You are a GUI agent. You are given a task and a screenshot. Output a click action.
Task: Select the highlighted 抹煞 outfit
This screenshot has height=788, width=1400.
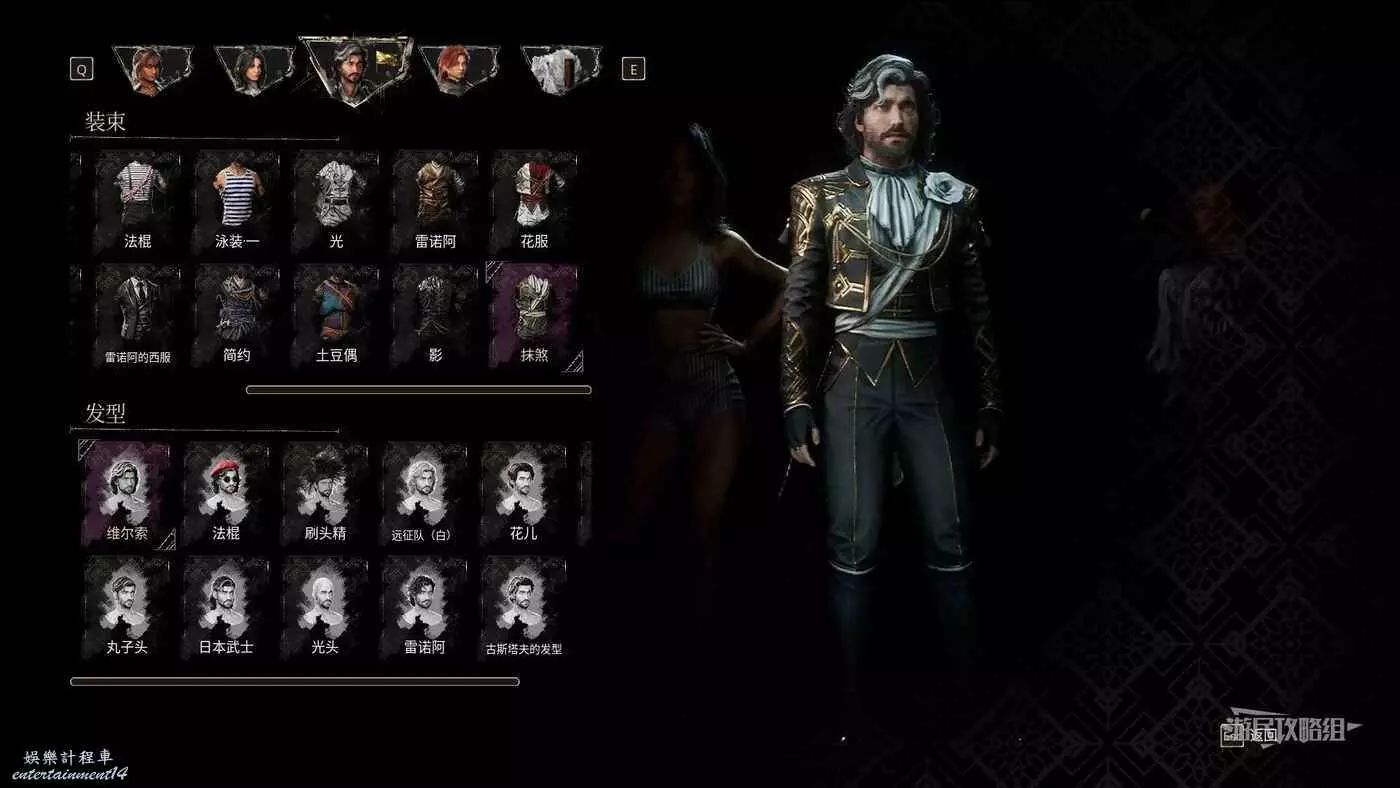click(534, 315)
